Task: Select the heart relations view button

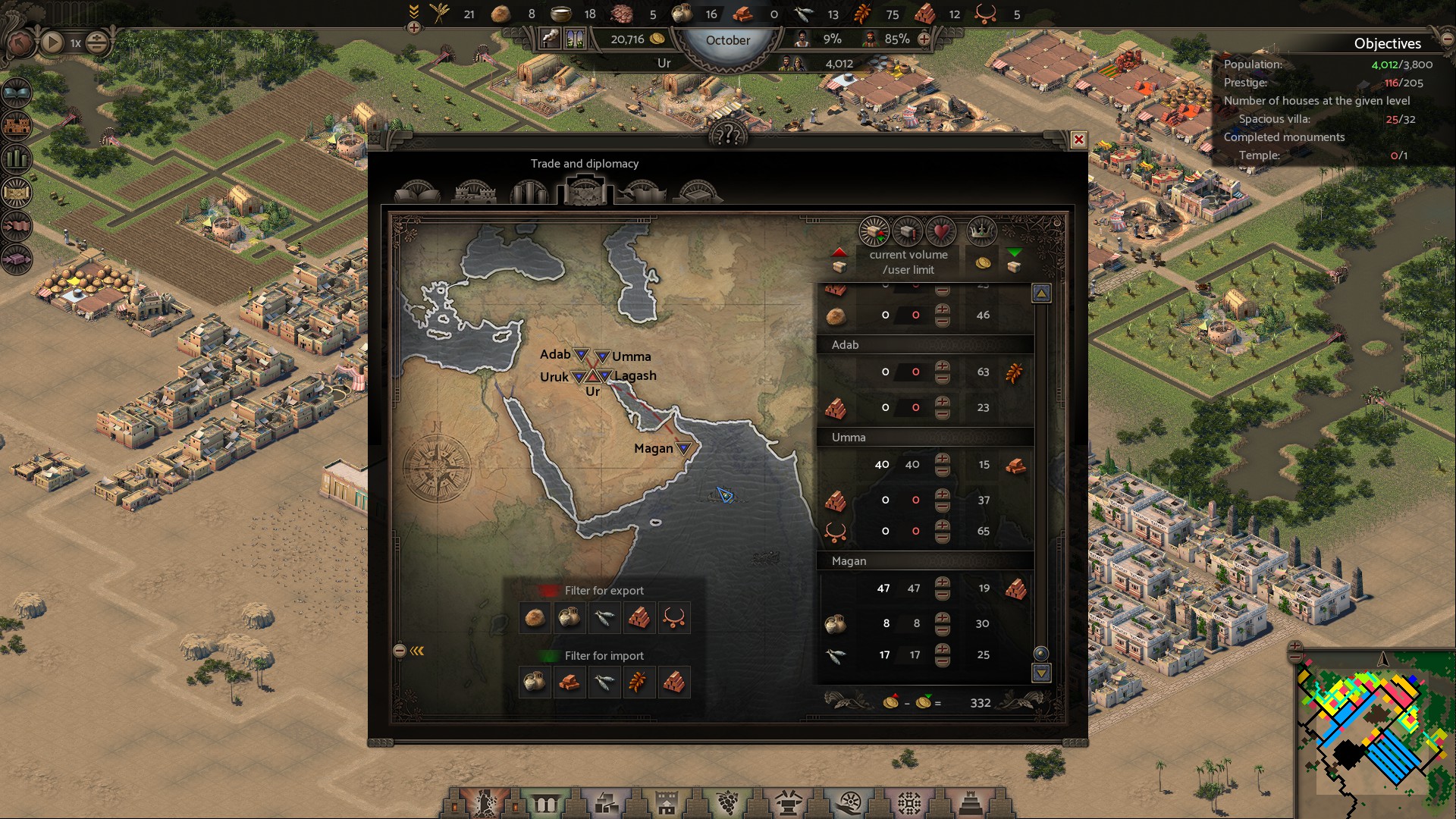Action: pos(941,231)
